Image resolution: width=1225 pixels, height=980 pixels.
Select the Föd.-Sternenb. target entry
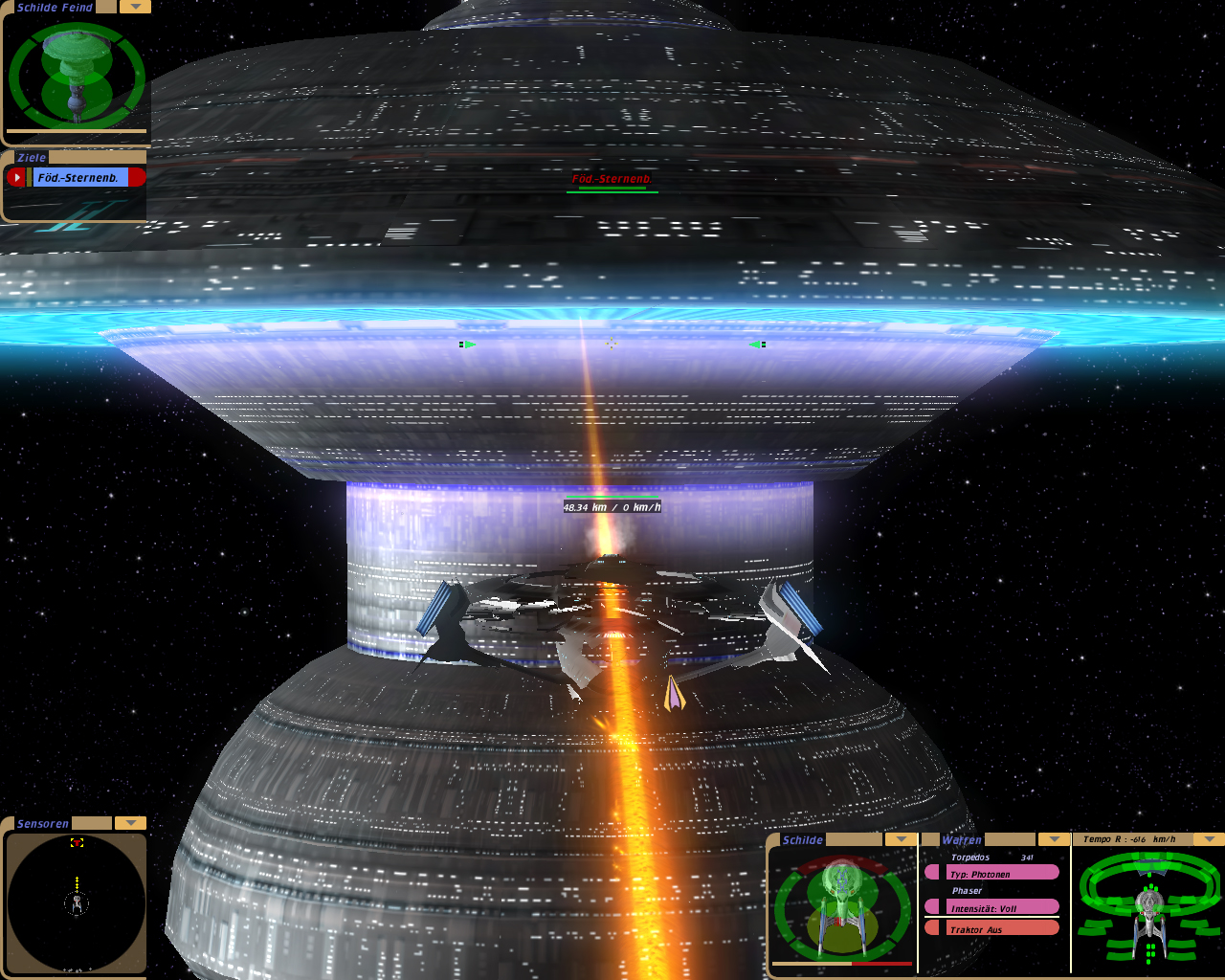tap(80, 177)
